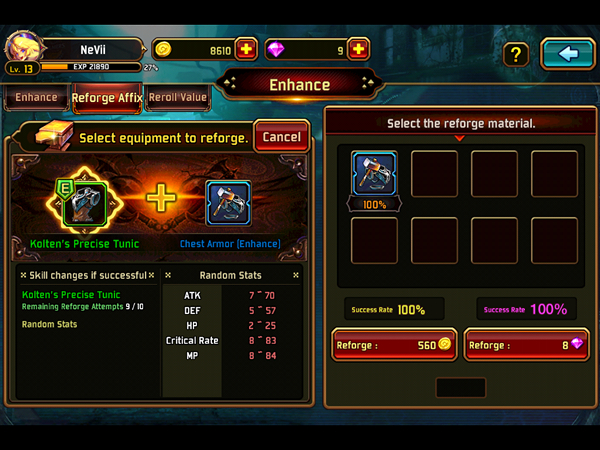Switch to the Reroll Value tab
Image resolution: width=600 pixels, height=450 pixels.
point(177,98)
